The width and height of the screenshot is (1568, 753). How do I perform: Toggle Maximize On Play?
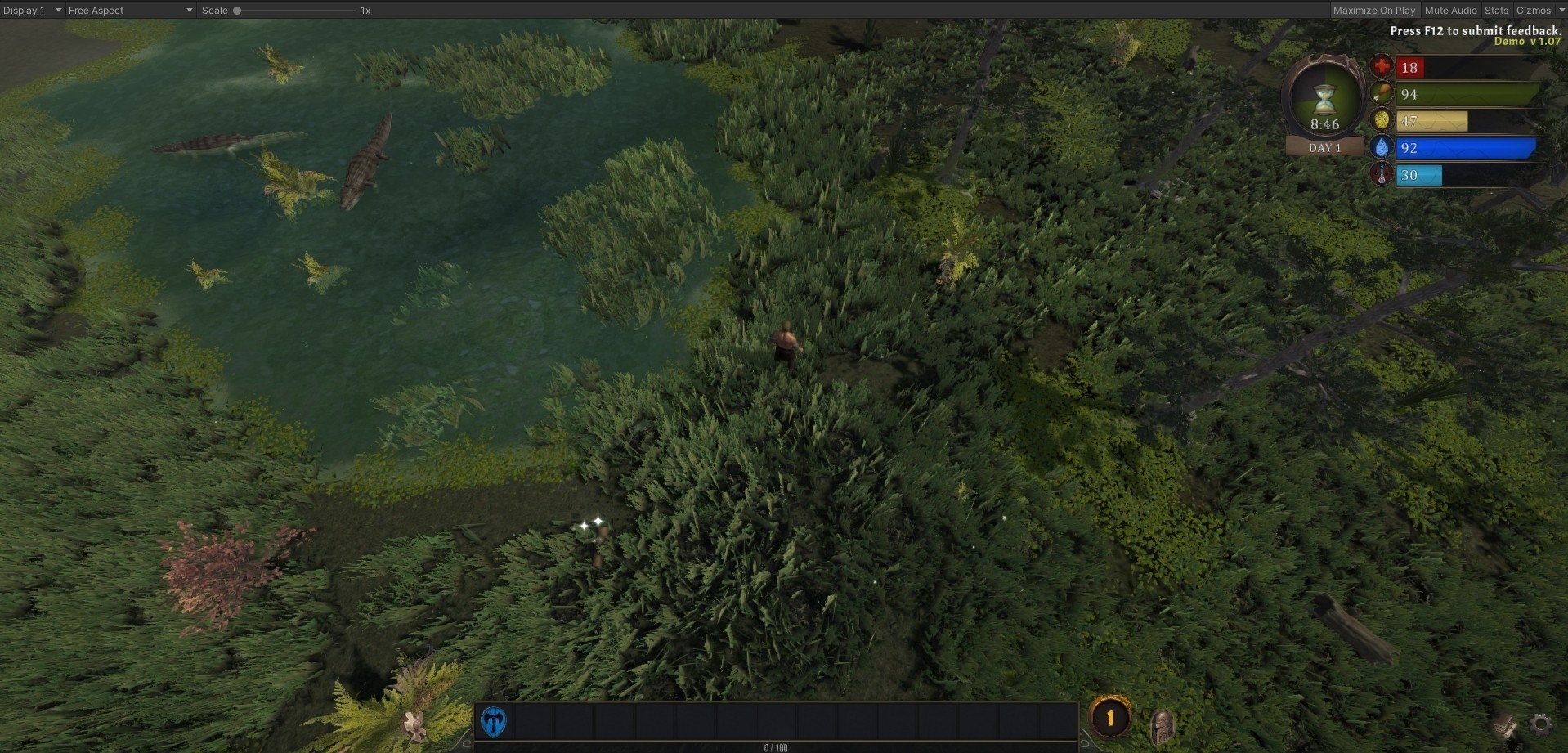coord(1373,11)
